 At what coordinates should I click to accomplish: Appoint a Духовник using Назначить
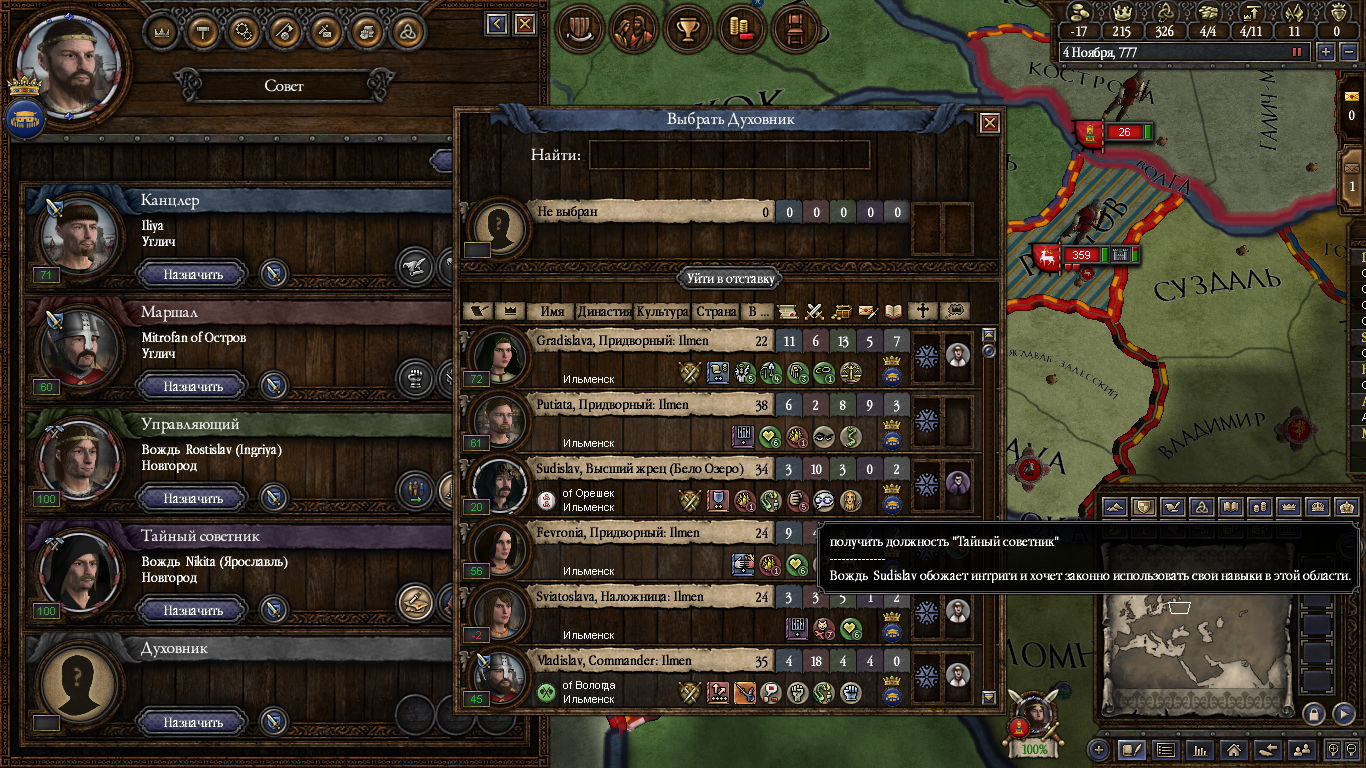(x=193, y=722)
